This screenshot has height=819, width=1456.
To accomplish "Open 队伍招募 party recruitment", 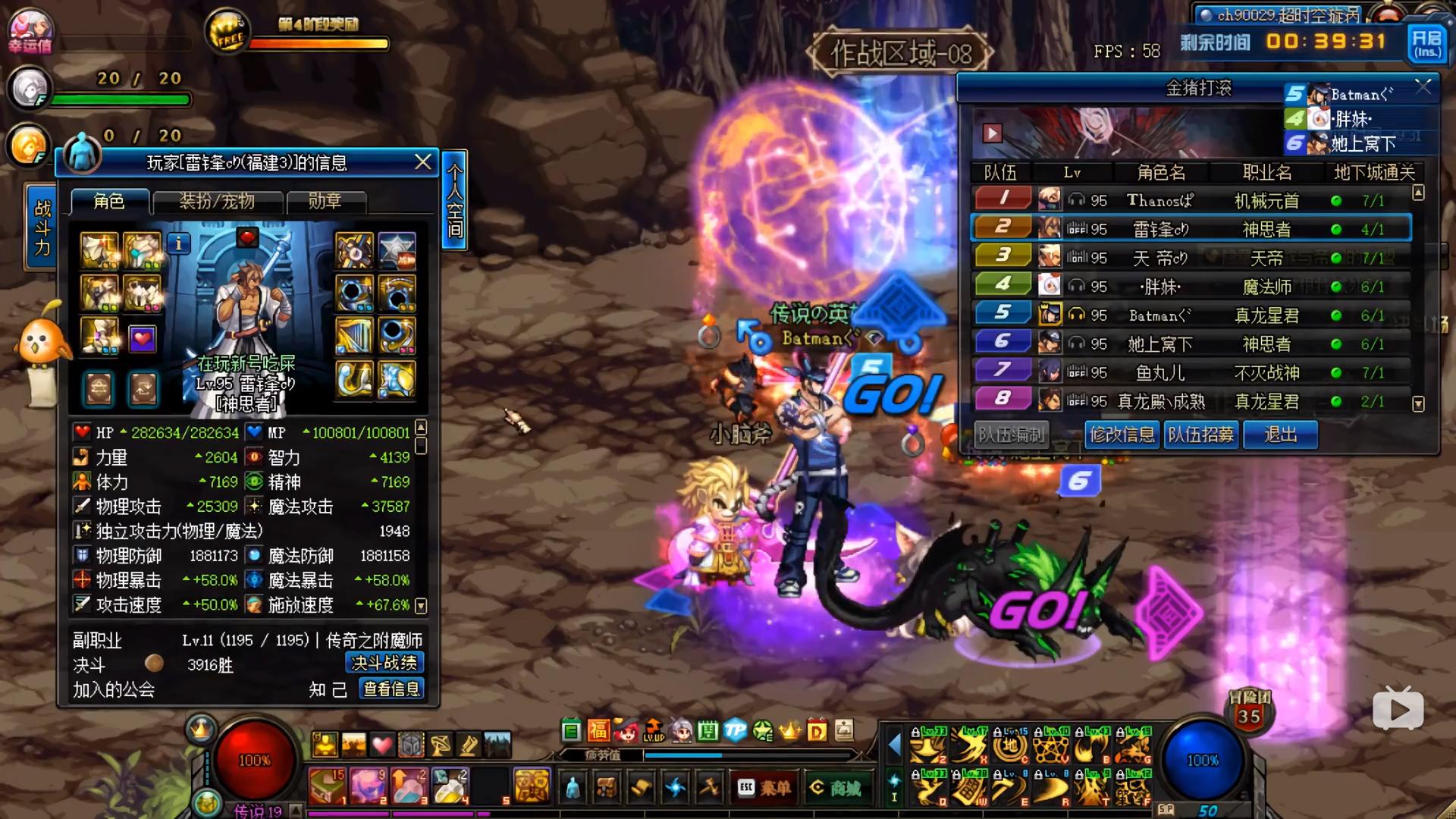I will coord(1200,435).
